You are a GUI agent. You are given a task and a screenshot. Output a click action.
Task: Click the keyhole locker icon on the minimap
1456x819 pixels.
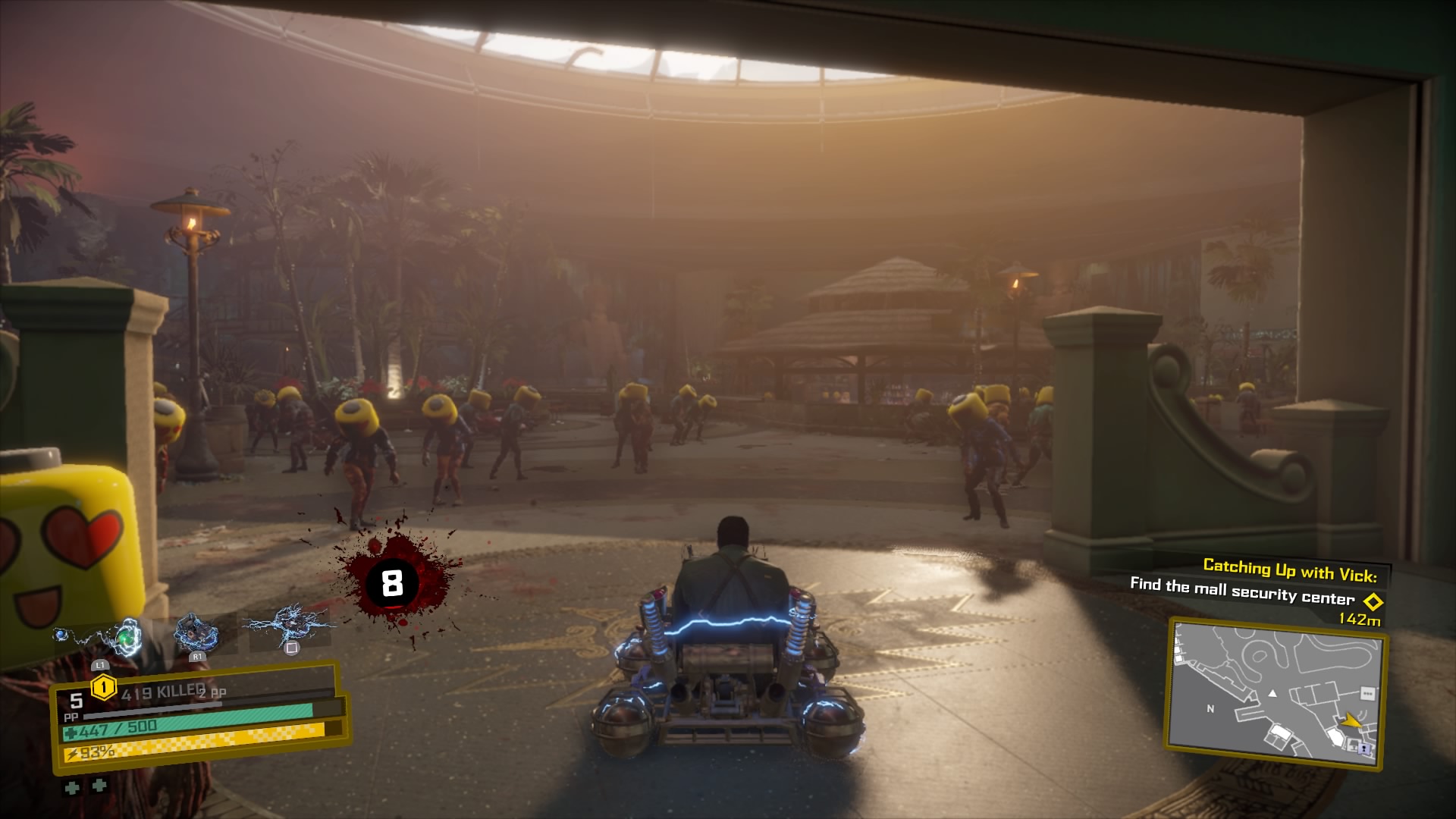click(1366, 748)
